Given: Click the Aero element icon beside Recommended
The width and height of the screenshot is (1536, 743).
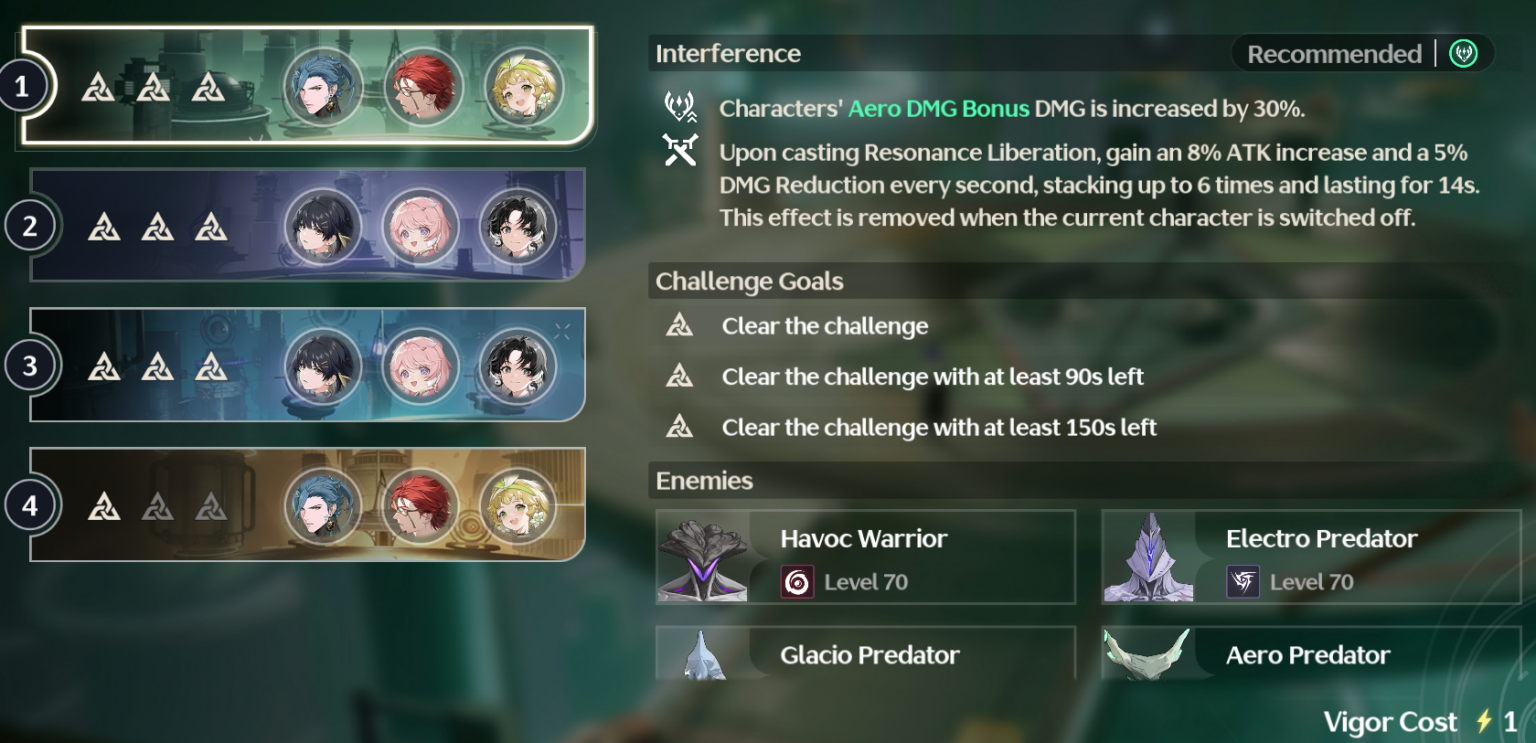Looking at the screenshot, I should click(1462, 54).
